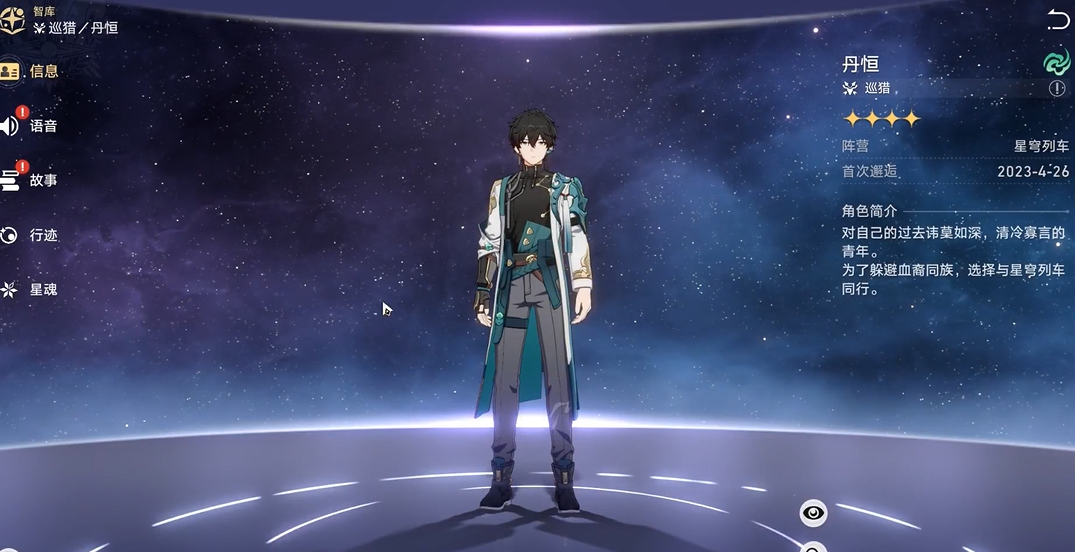
Task: Open the 智库 archive icon
Action: [13, 21]
